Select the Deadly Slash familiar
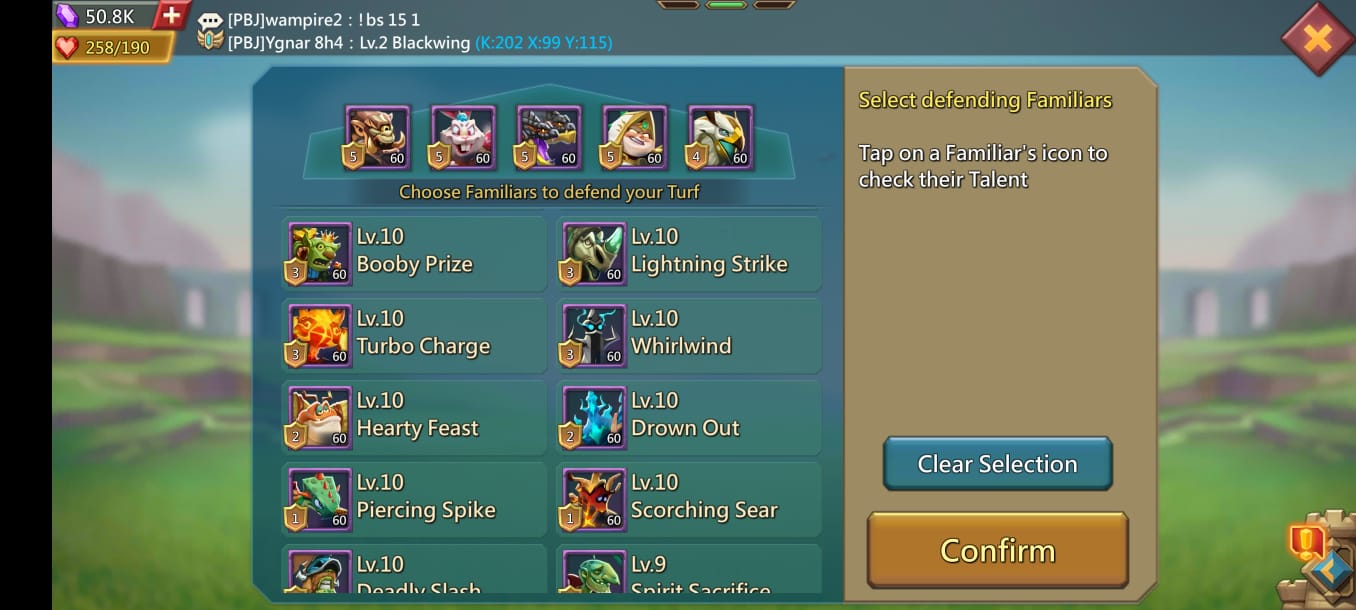This screenshot has width=1356, height=610. pyautogui.click(x=414, y=572)
